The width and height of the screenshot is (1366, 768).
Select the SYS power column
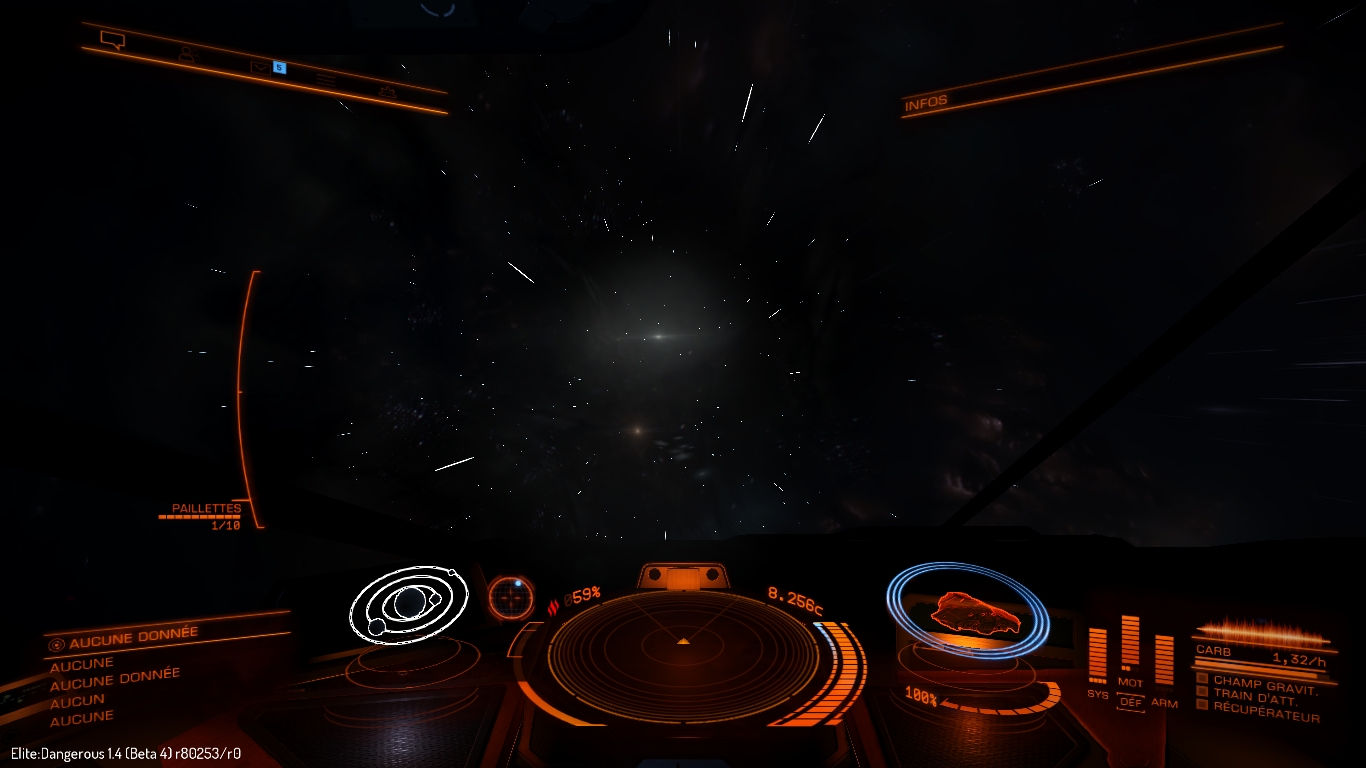tap(1097, 656)
